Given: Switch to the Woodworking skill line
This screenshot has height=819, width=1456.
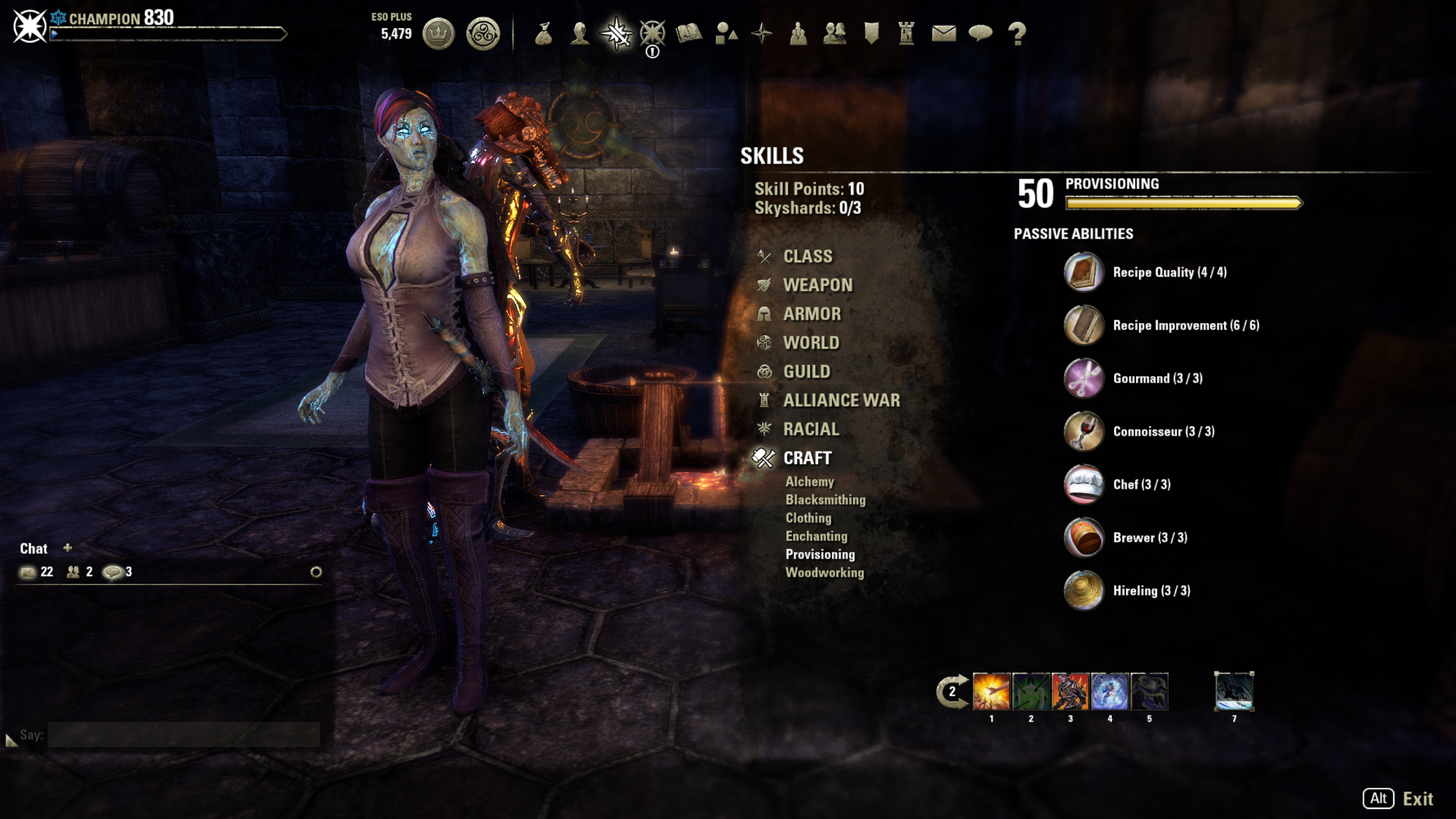Looking at the screenshot, I should tap(825, 573).
